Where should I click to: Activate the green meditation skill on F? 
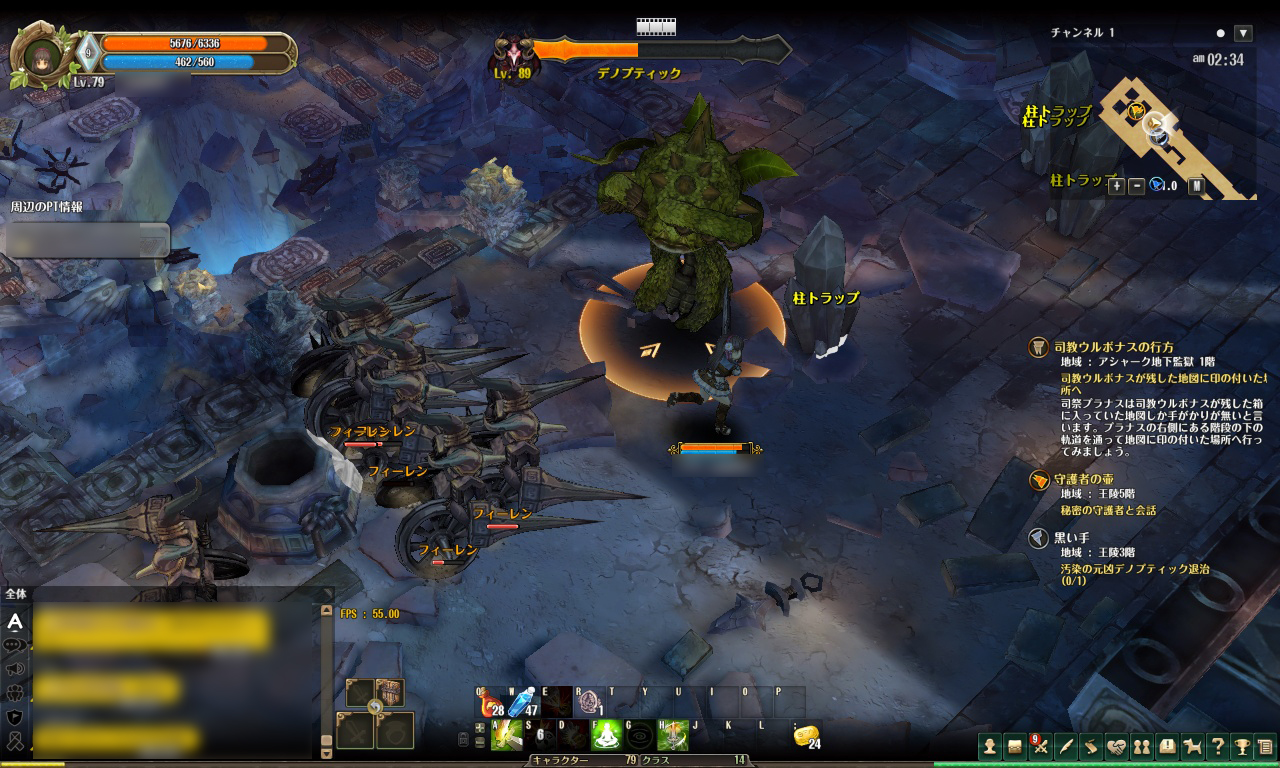607,736
